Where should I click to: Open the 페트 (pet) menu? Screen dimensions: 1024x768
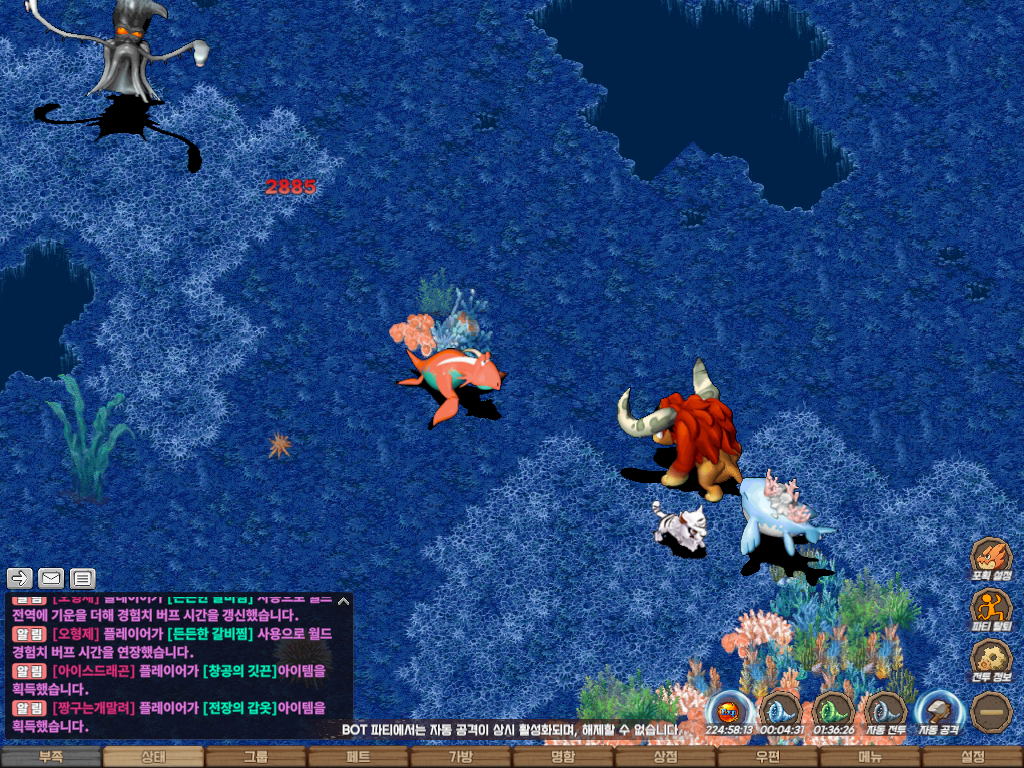coord(358,757)
